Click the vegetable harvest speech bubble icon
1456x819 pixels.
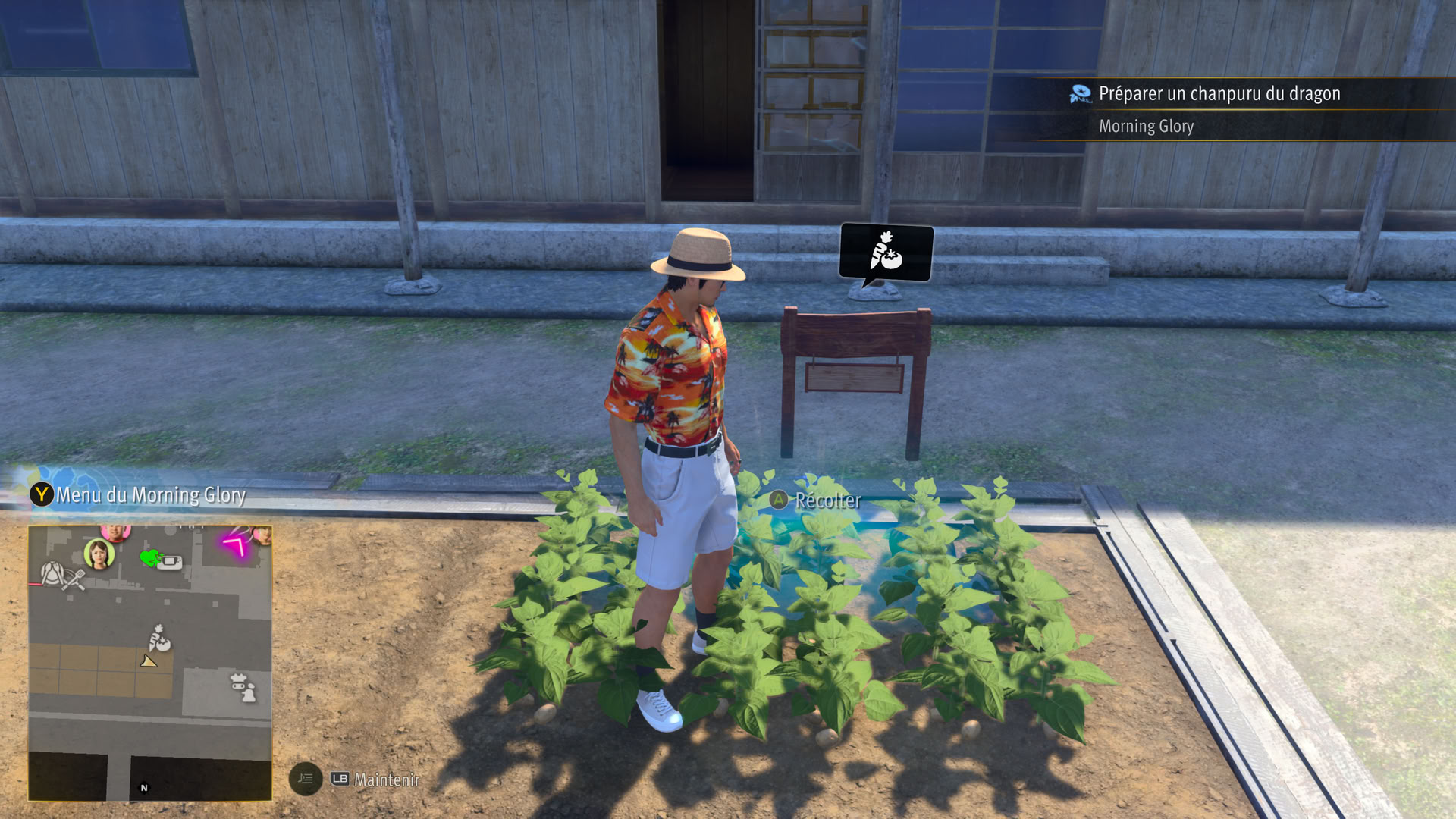coord(886,253)
